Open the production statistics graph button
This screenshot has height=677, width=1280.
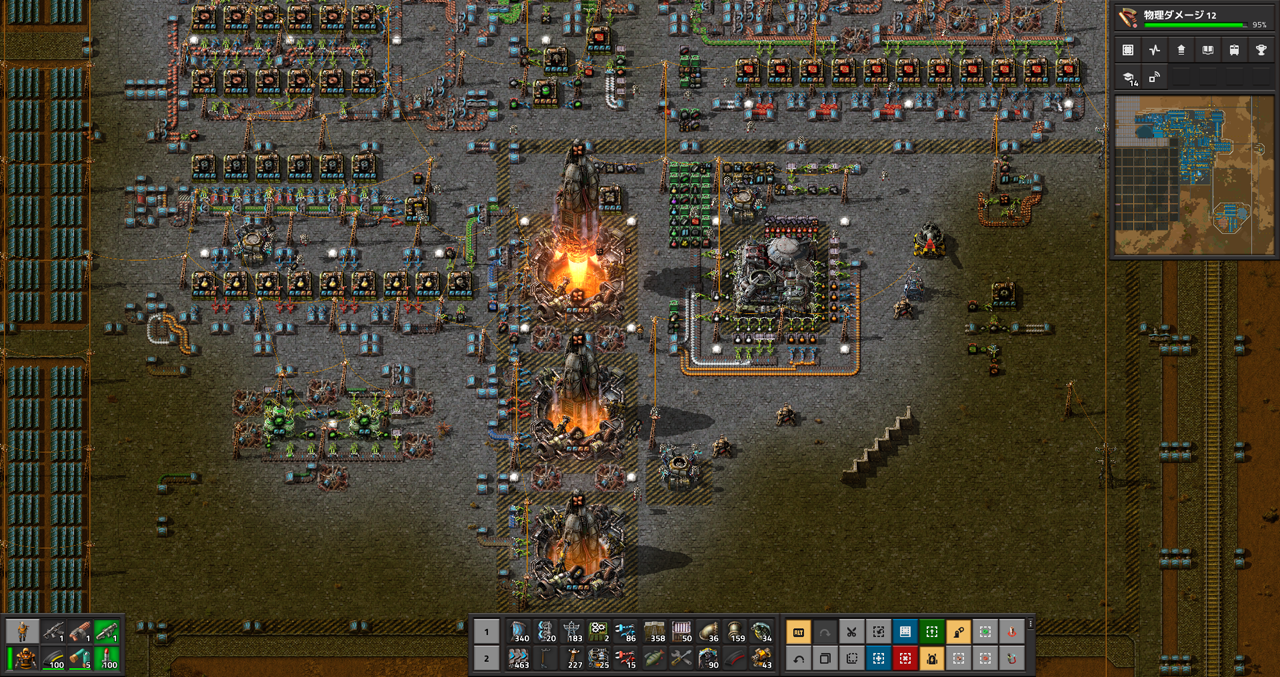1154,49
